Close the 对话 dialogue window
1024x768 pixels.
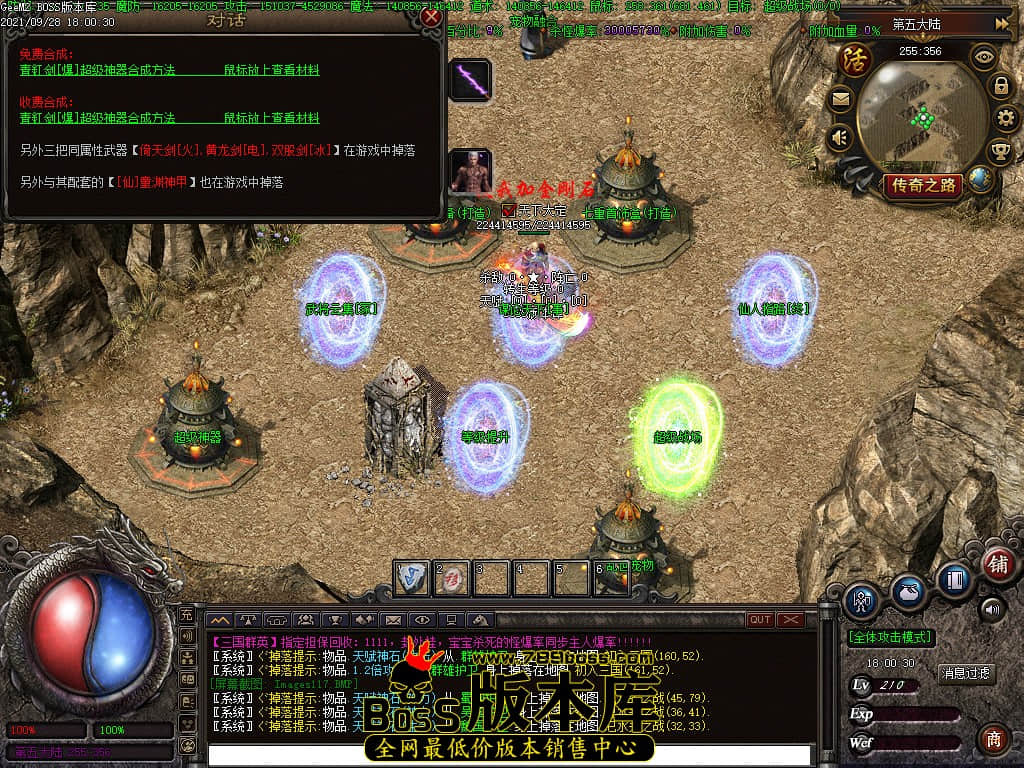431,17
